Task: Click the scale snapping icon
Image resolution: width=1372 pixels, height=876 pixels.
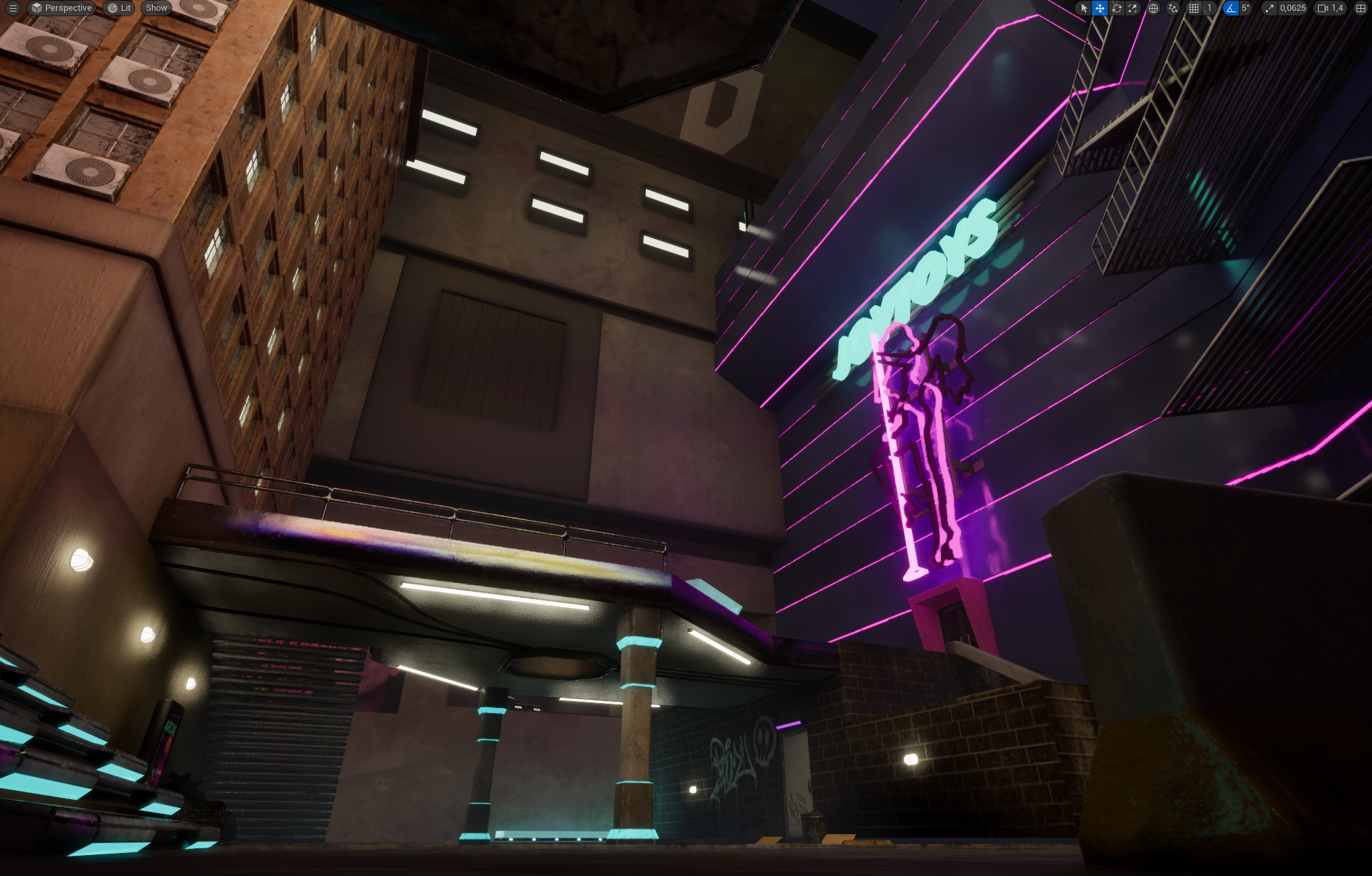Action: tap(1271, 8)
